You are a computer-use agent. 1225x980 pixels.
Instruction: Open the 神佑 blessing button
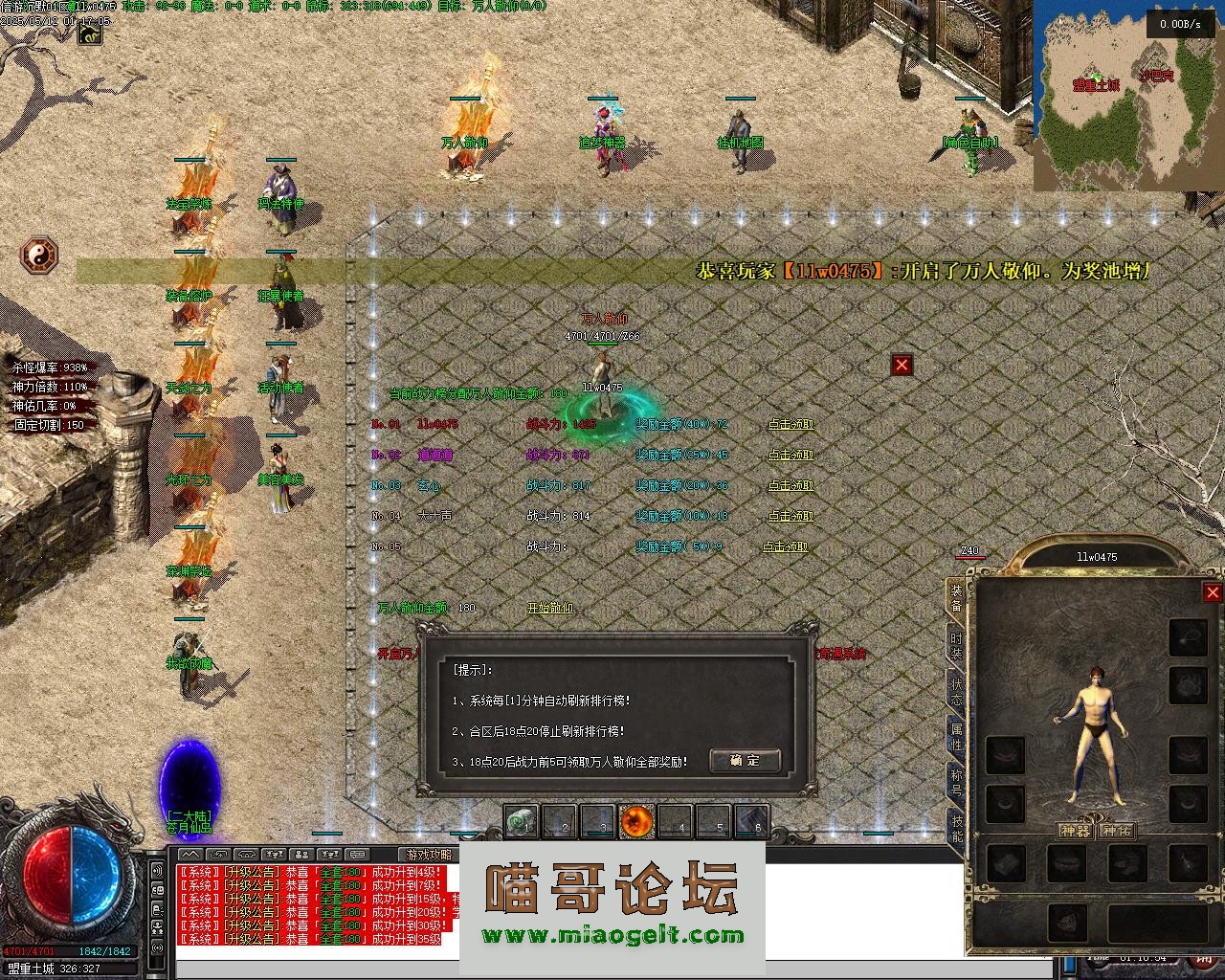pos(1117,830)
